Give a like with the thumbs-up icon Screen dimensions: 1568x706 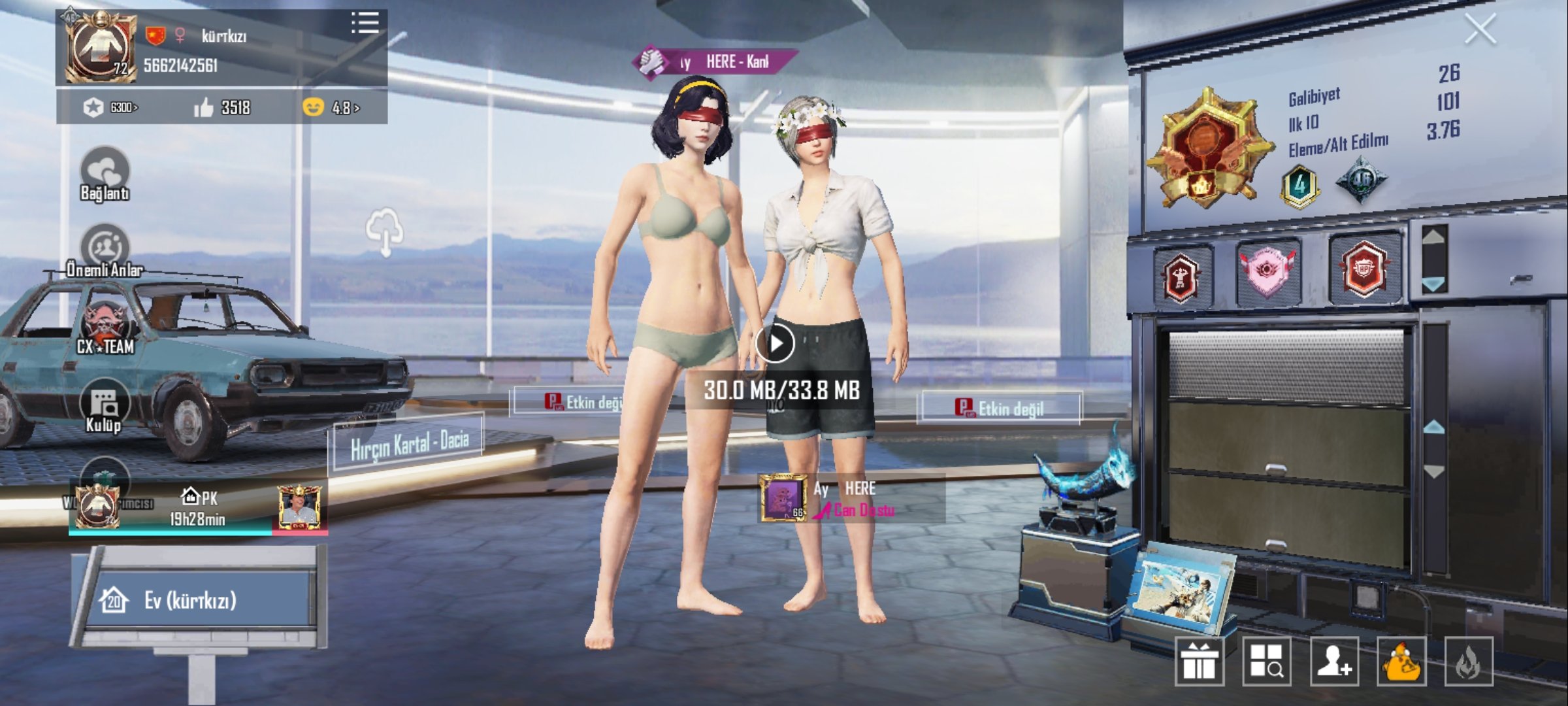[204, 107]
